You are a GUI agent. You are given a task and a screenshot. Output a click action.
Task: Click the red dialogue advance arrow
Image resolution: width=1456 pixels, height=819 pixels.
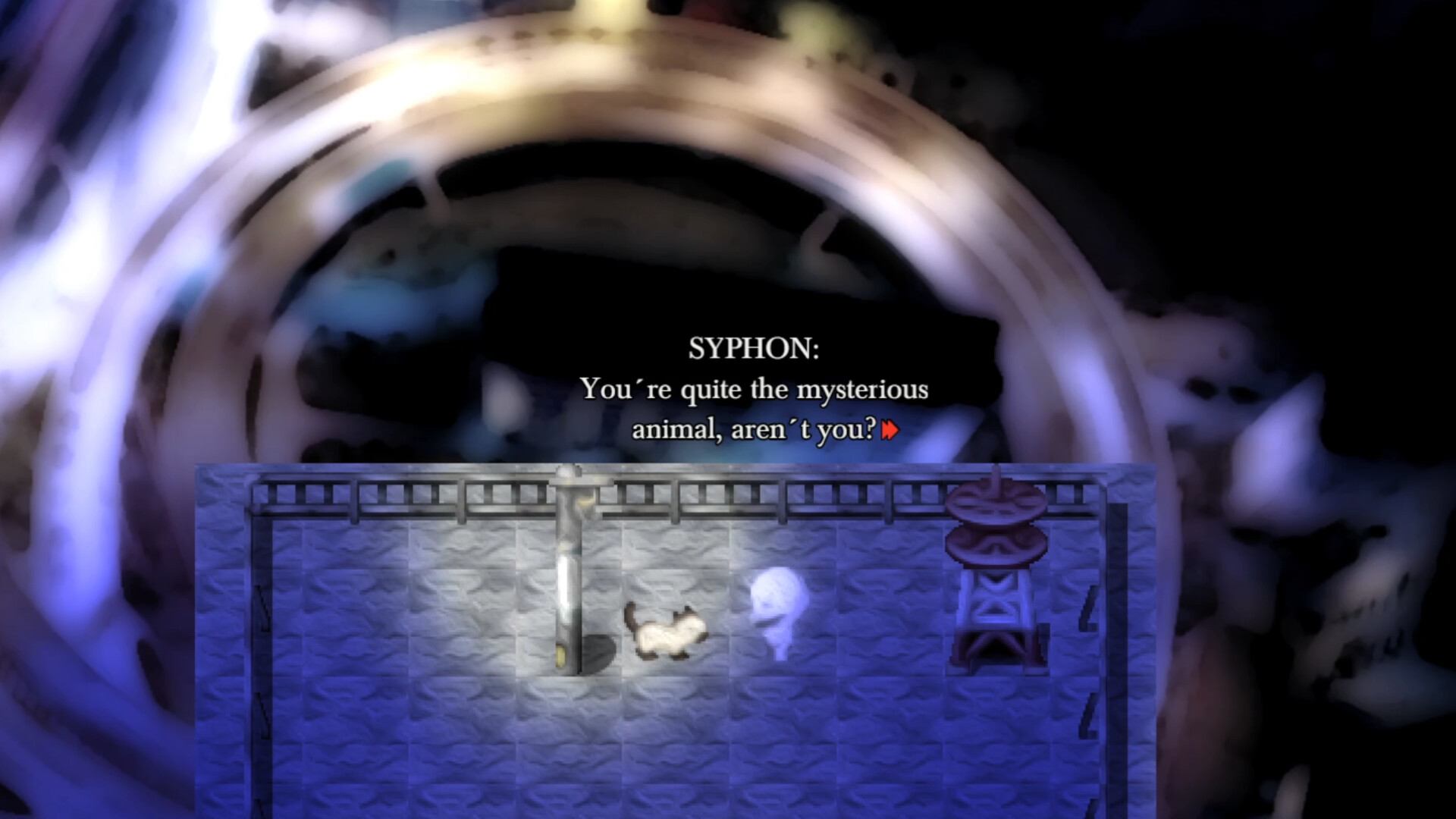[x=889, y=428]
